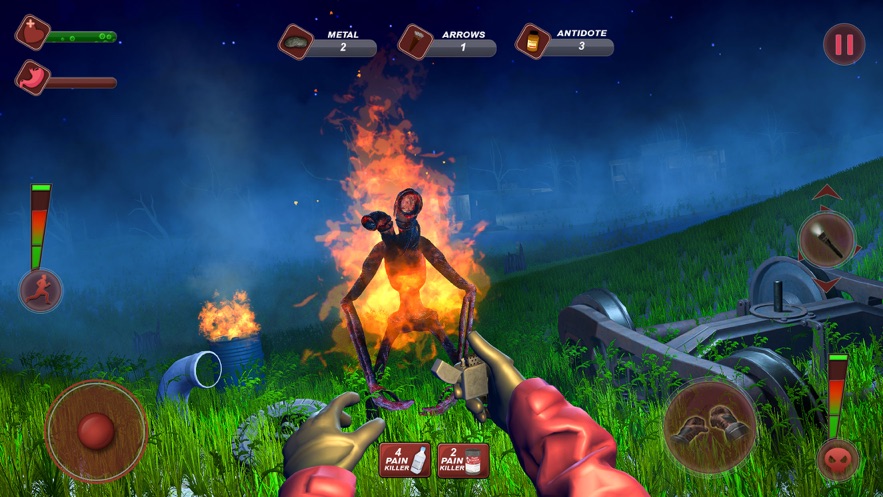The width and height of the screenshot is (883, 497).
Task: Pause the game
Action: [844, 45]
